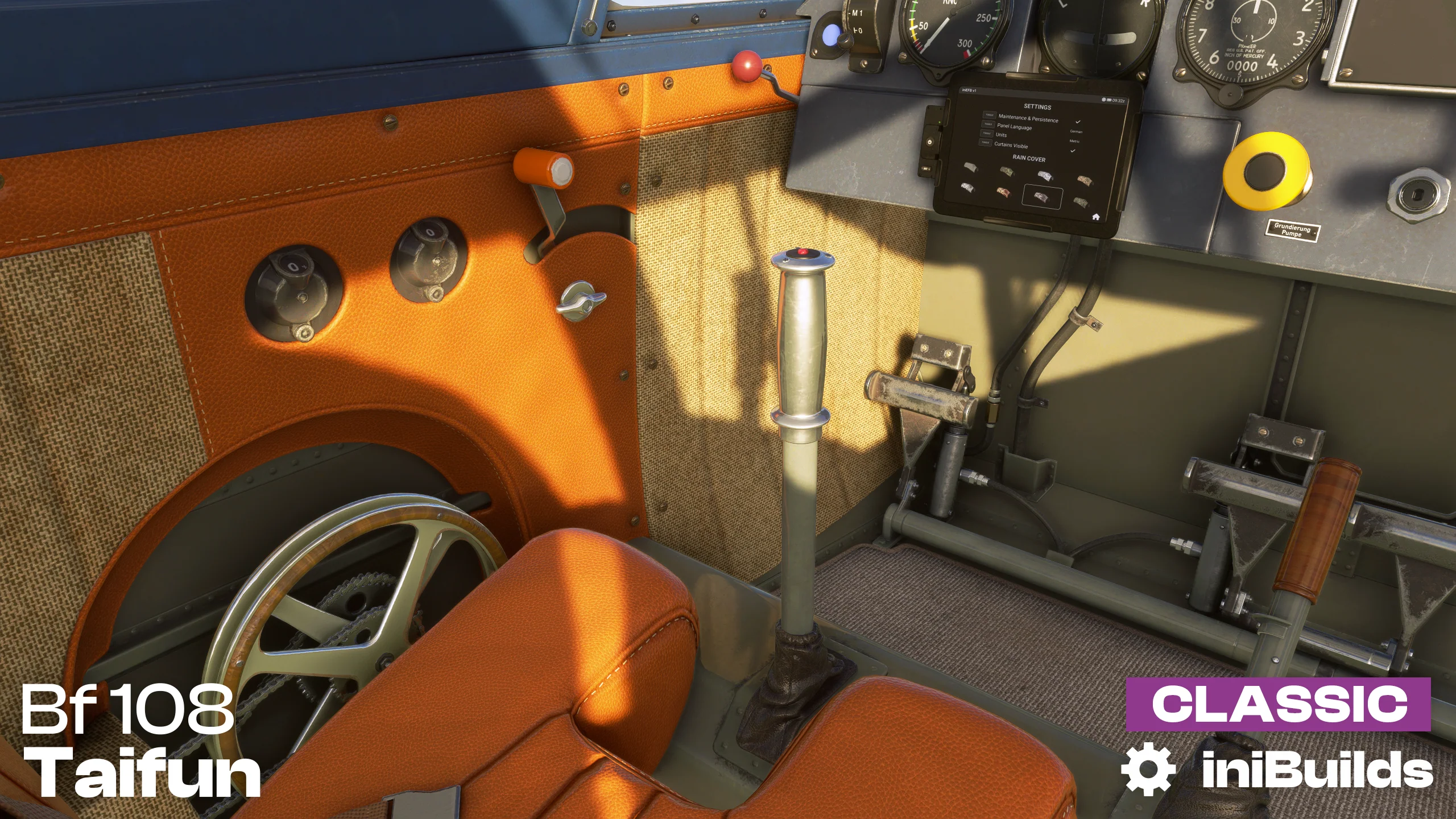The height and width of the screenshot is (819, 1456).
Task: Toggle the Panel Language setting
Action: pos(988,124)
